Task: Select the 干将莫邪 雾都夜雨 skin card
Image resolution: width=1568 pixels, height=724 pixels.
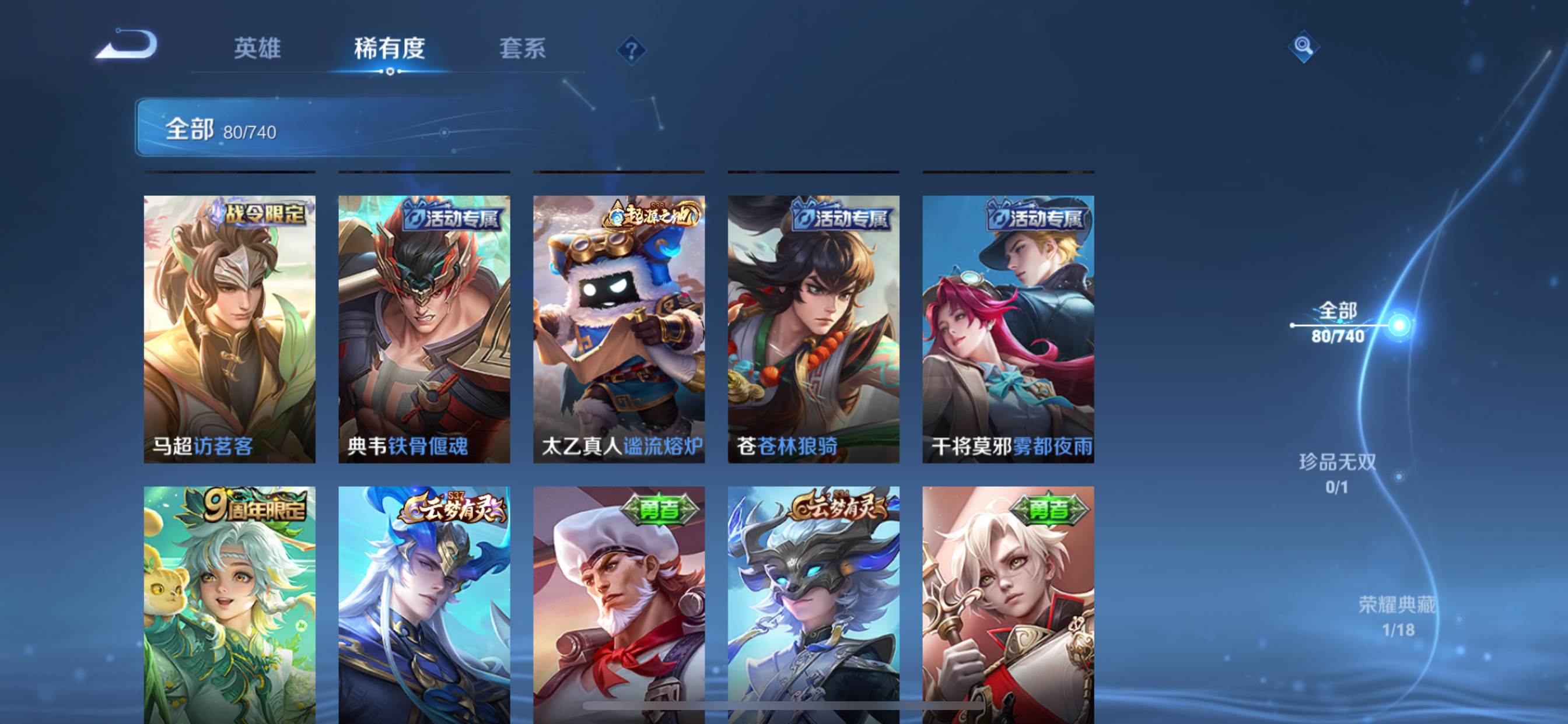Action: click(x=1008, y=329)
